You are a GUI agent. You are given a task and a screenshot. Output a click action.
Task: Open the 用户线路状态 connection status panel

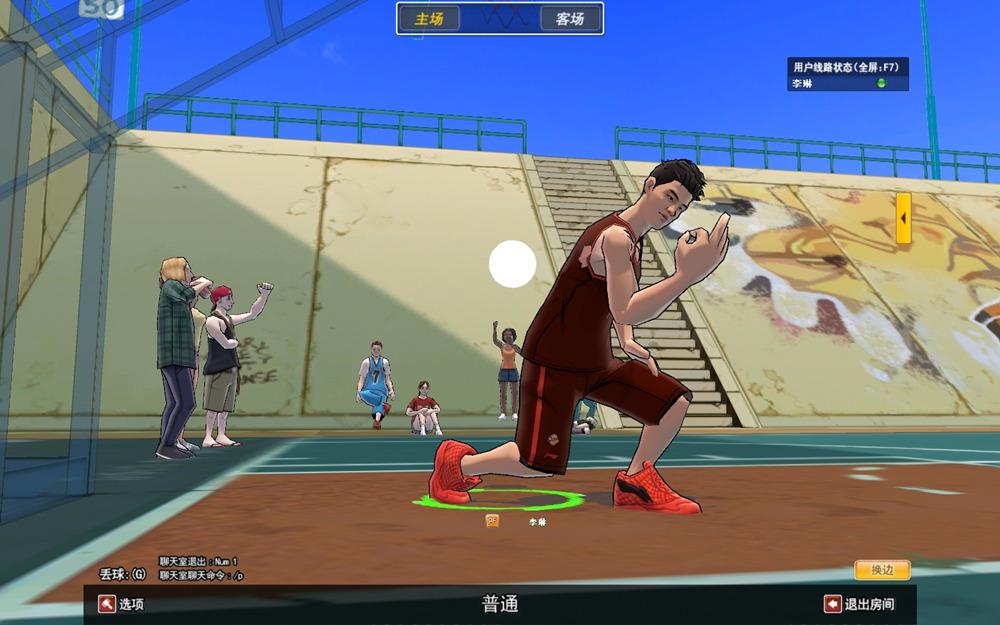pyautogui.click(x=847, y=66)
